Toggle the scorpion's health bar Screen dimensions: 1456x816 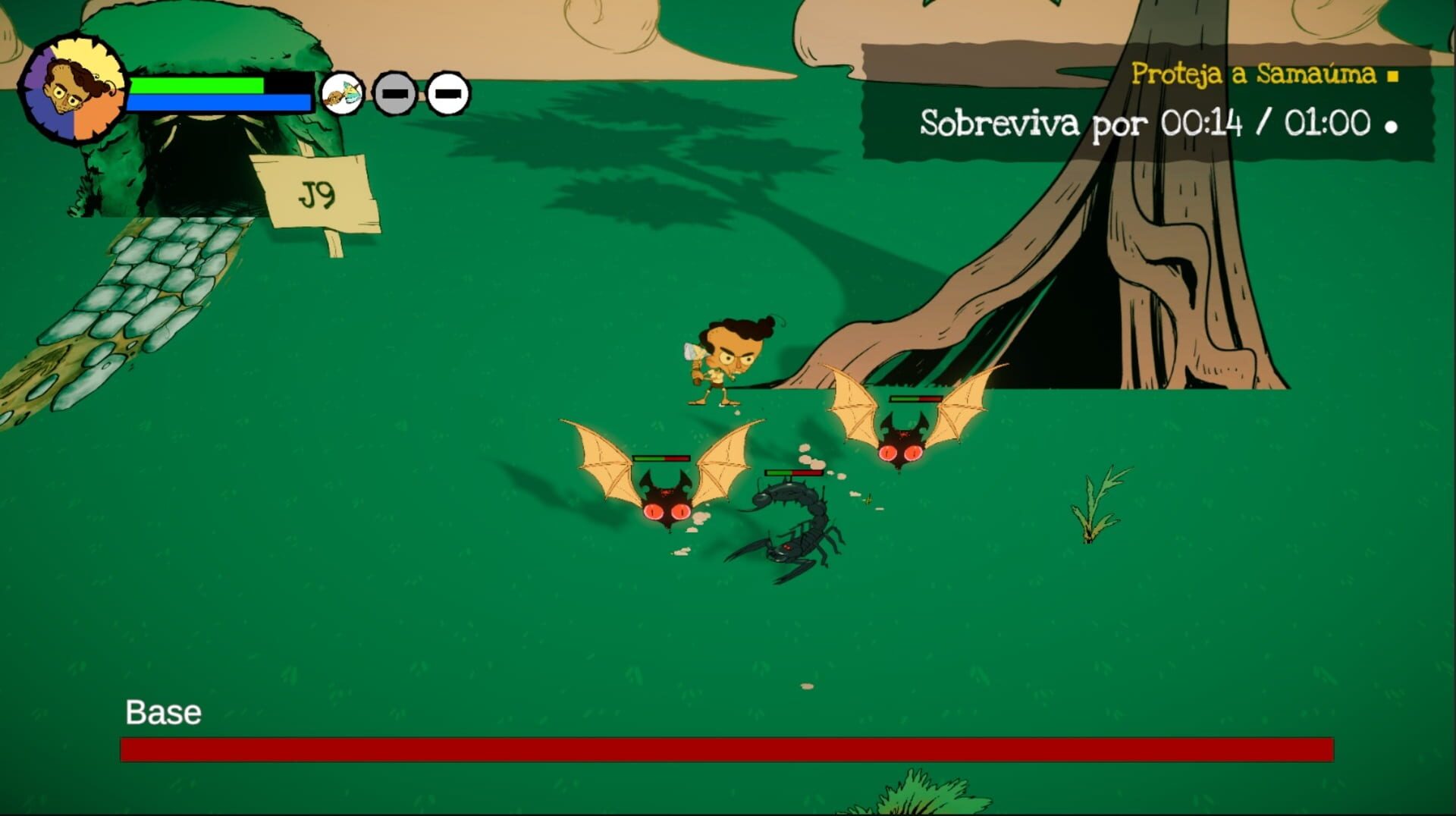tap(793, 472)
